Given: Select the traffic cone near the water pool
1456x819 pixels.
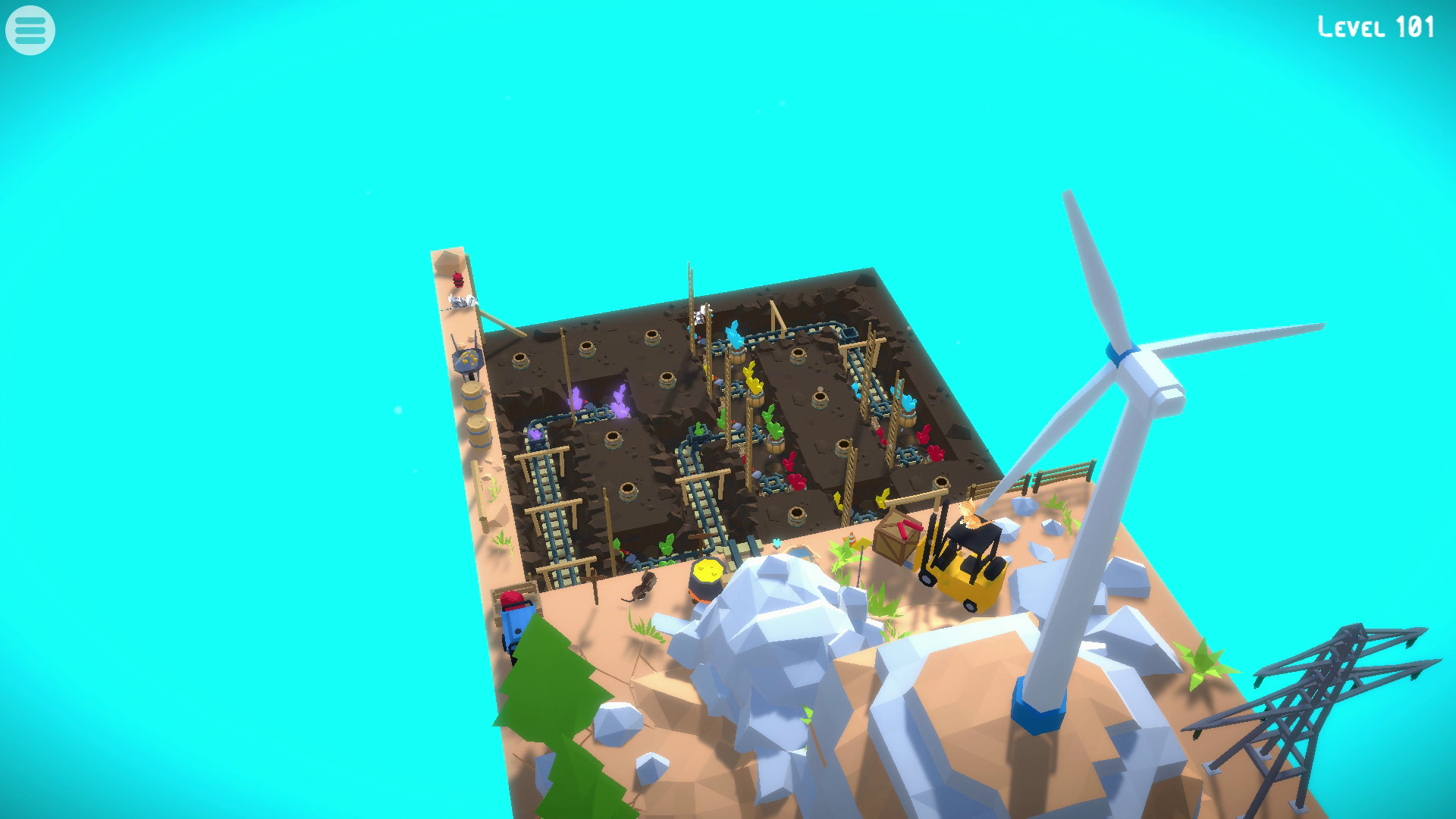Looking at the screenshot, I should coord(852,538).
